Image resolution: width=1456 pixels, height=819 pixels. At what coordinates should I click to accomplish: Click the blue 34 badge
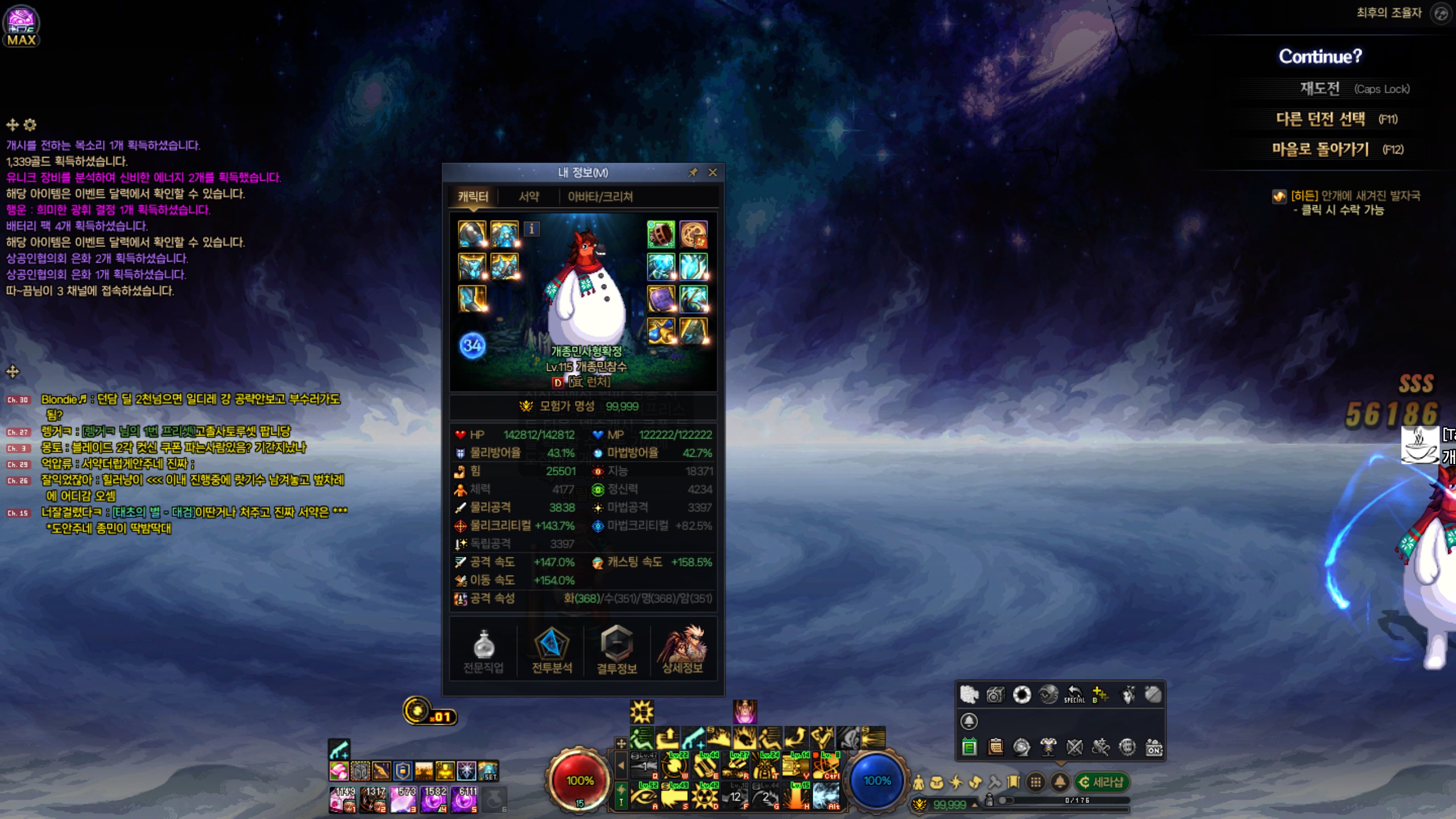pyautogui.click(x=472, y=345)
